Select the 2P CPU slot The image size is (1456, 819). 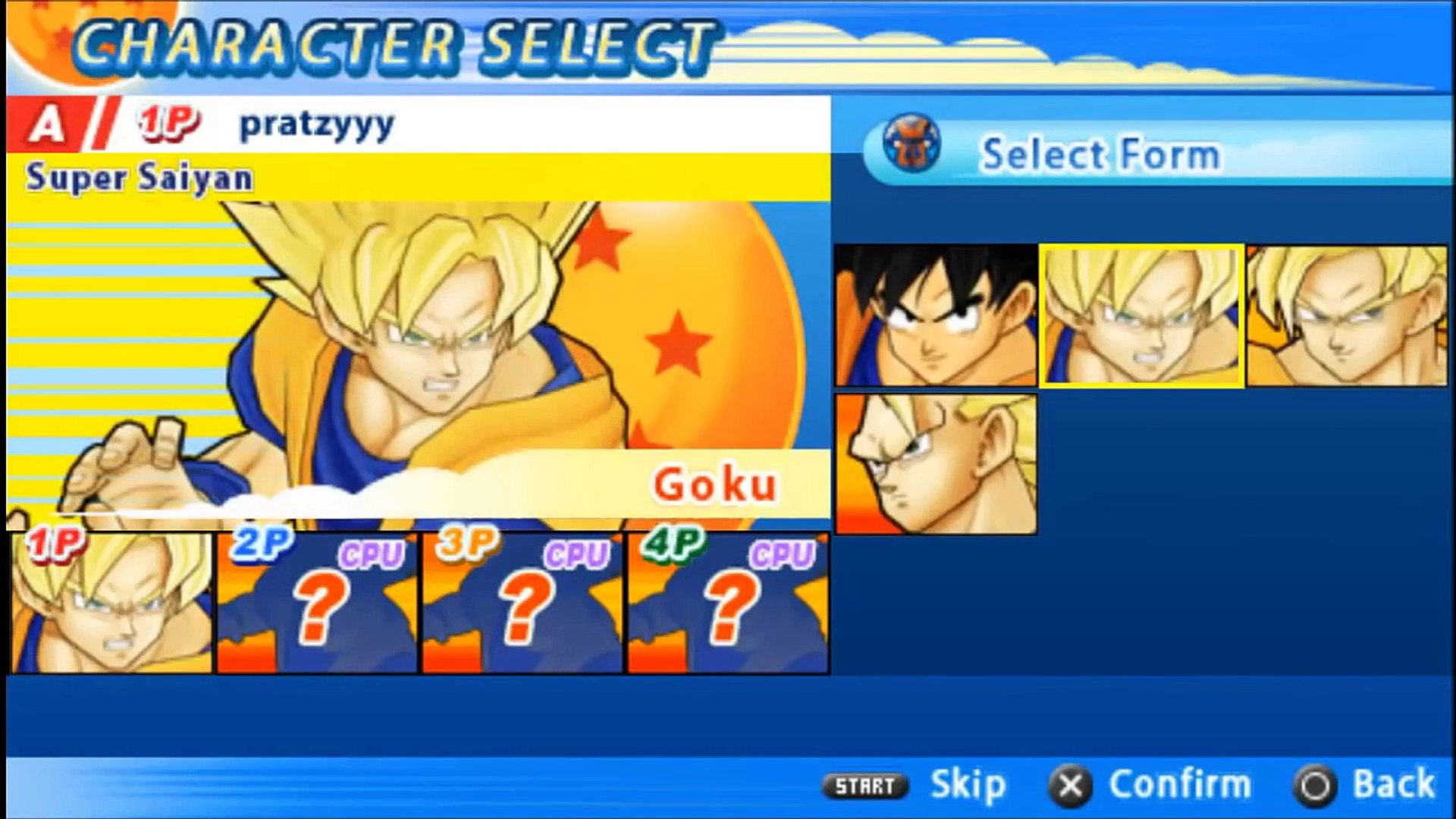pyautogui.click(x=317, y=603)
